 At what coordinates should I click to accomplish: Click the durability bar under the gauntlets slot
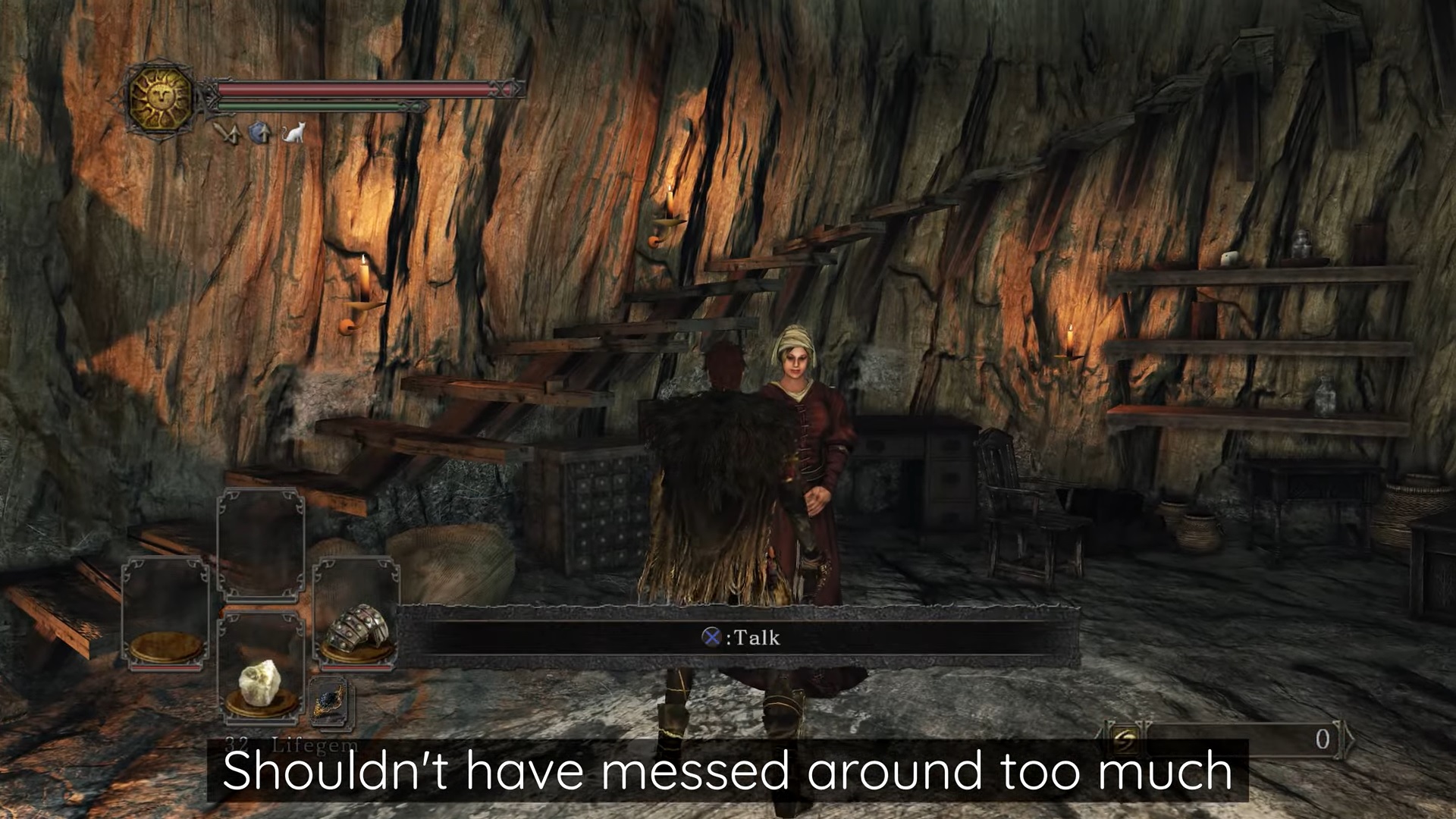tap(356, 667)
